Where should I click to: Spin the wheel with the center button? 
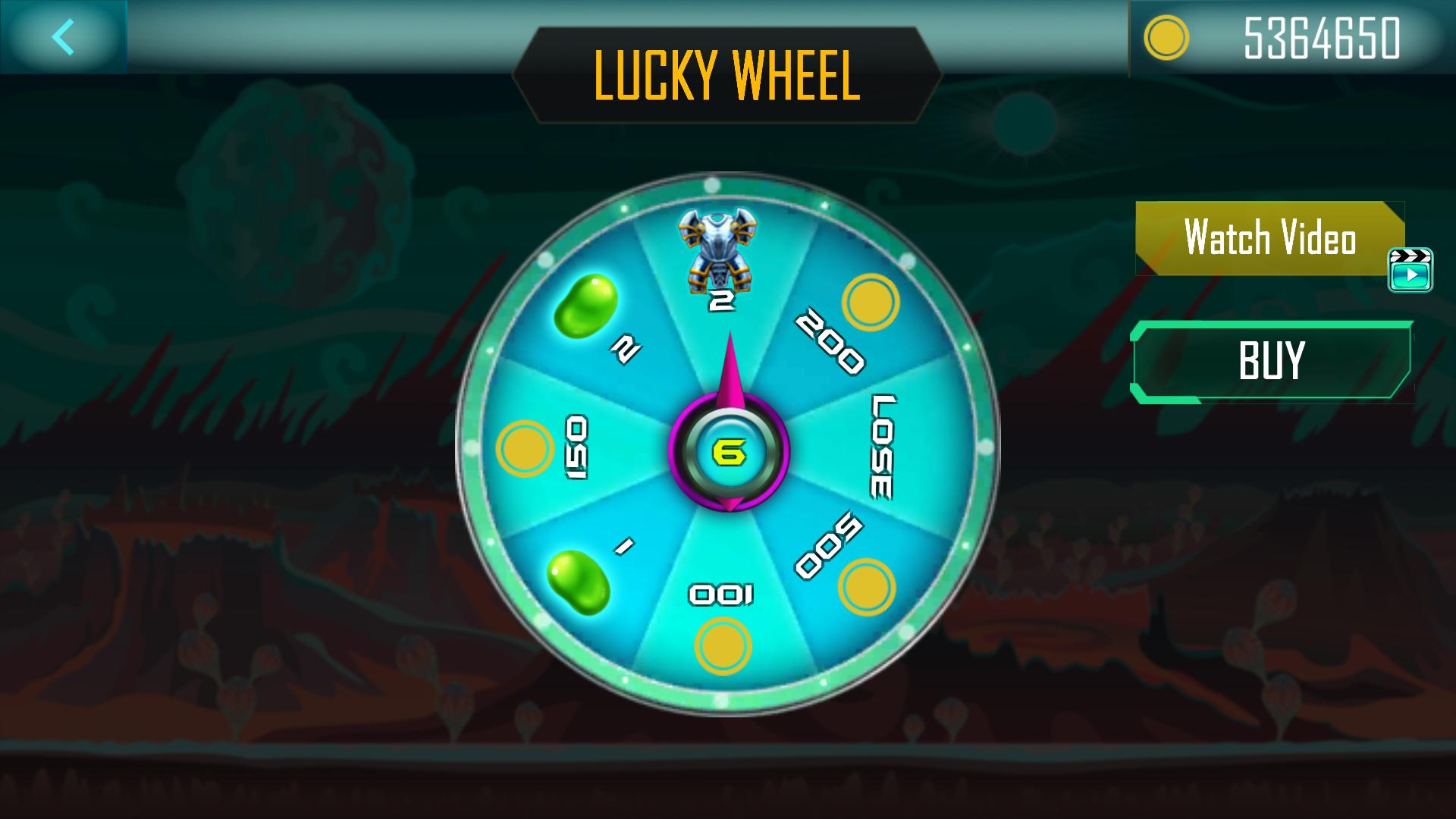pyautogui.click(x=729, y=452)
